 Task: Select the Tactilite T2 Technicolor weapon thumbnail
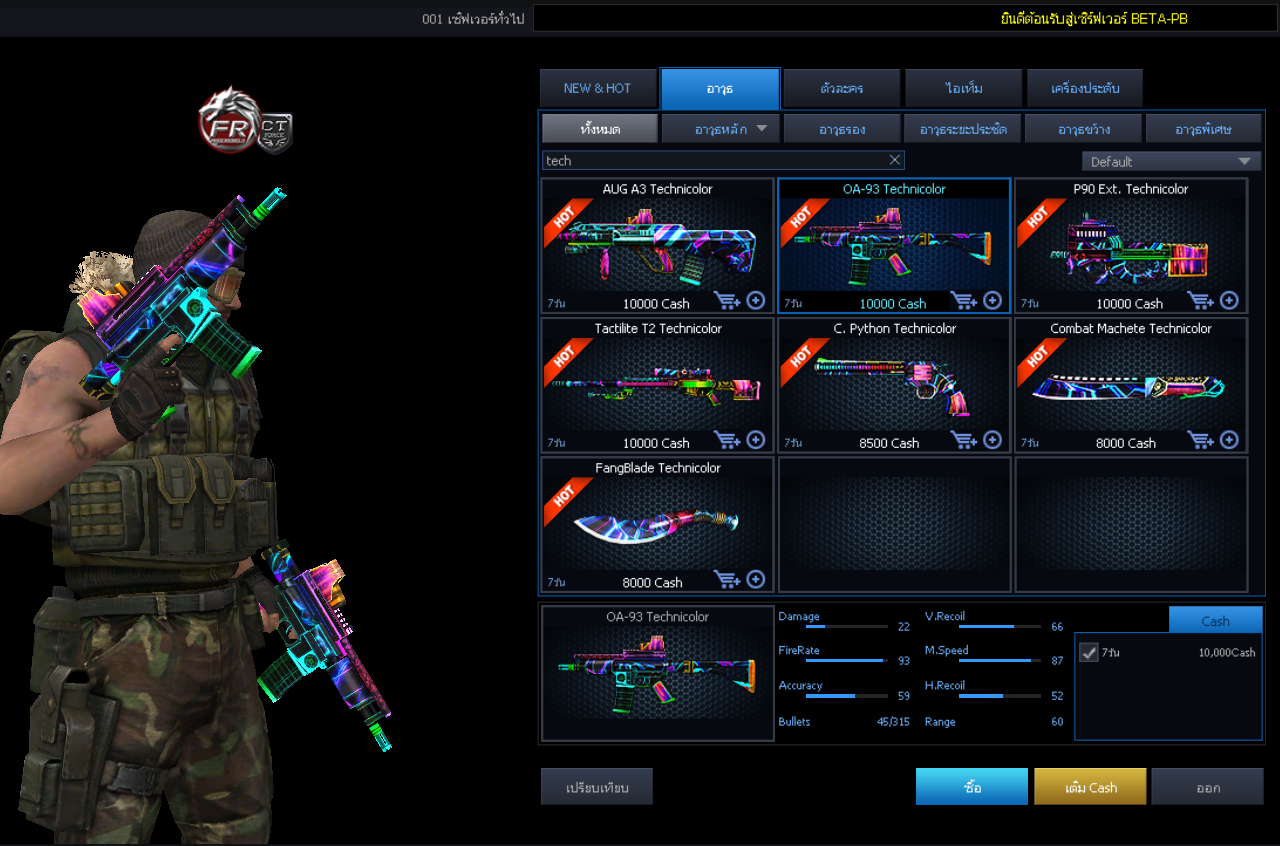[657, 383]
